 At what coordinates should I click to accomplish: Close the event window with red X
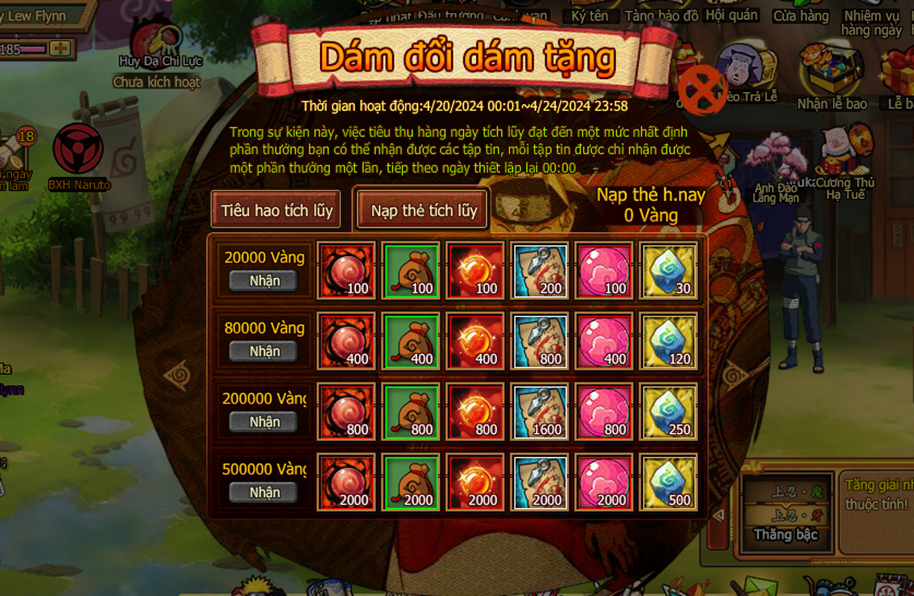702,91
